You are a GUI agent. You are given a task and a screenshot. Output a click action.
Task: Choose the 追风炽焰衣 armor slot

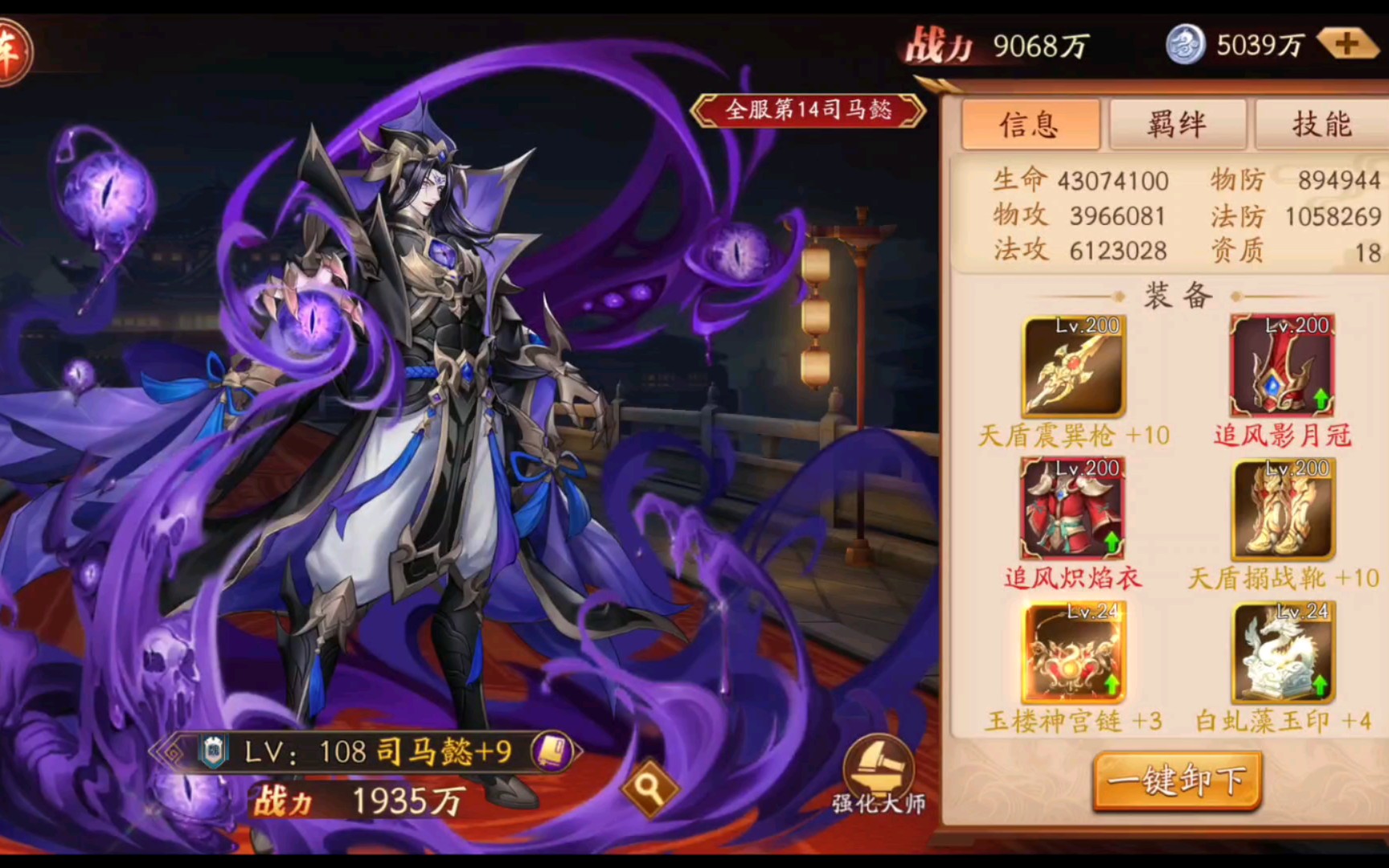pyautogui.click(x=1073, y=509)
